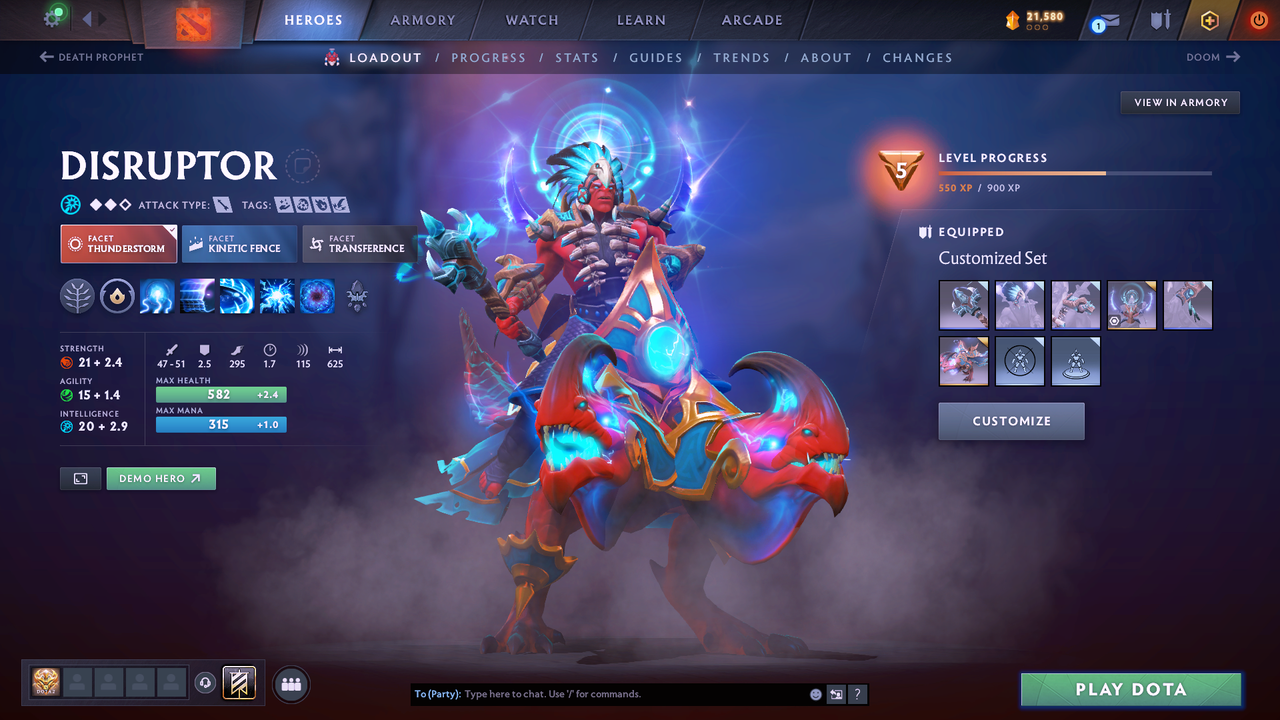Switch to the Stats tab
Image resolution: width=1280 pixels, height=720 pixels.
point(577,57)
